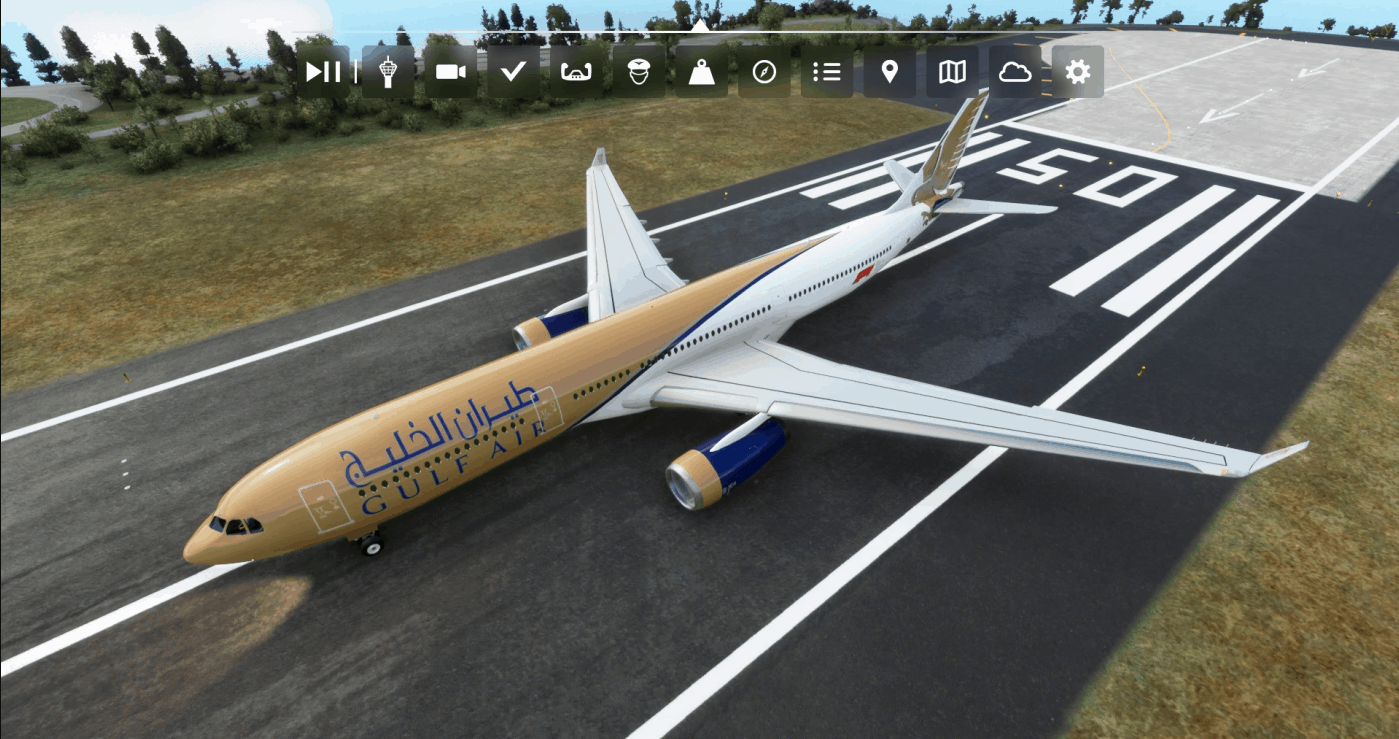Open the weight and fuel panel
Screen dimensions: 1399x739
701,72
